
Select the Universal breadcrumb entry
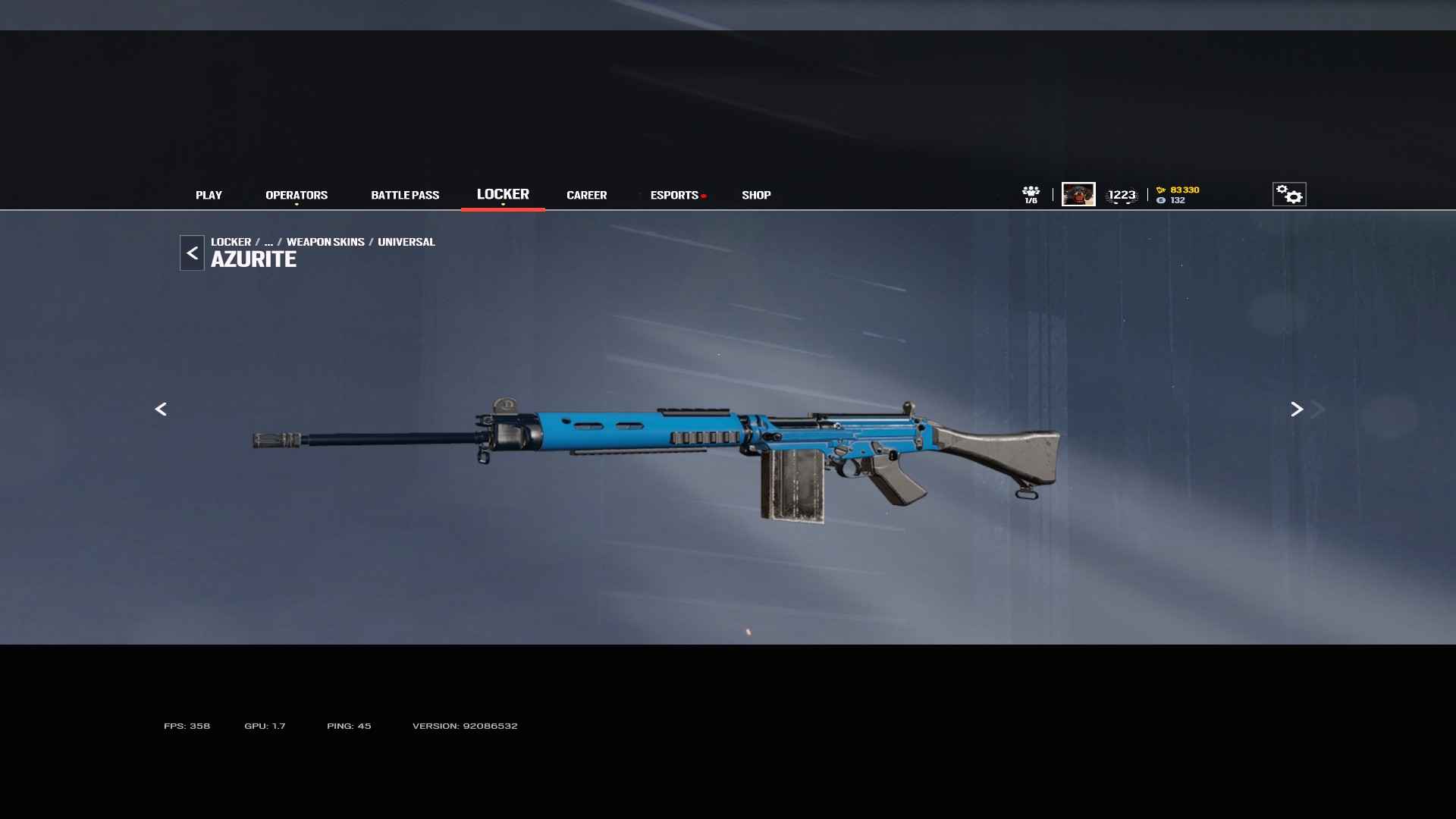(x=406, y=242)
